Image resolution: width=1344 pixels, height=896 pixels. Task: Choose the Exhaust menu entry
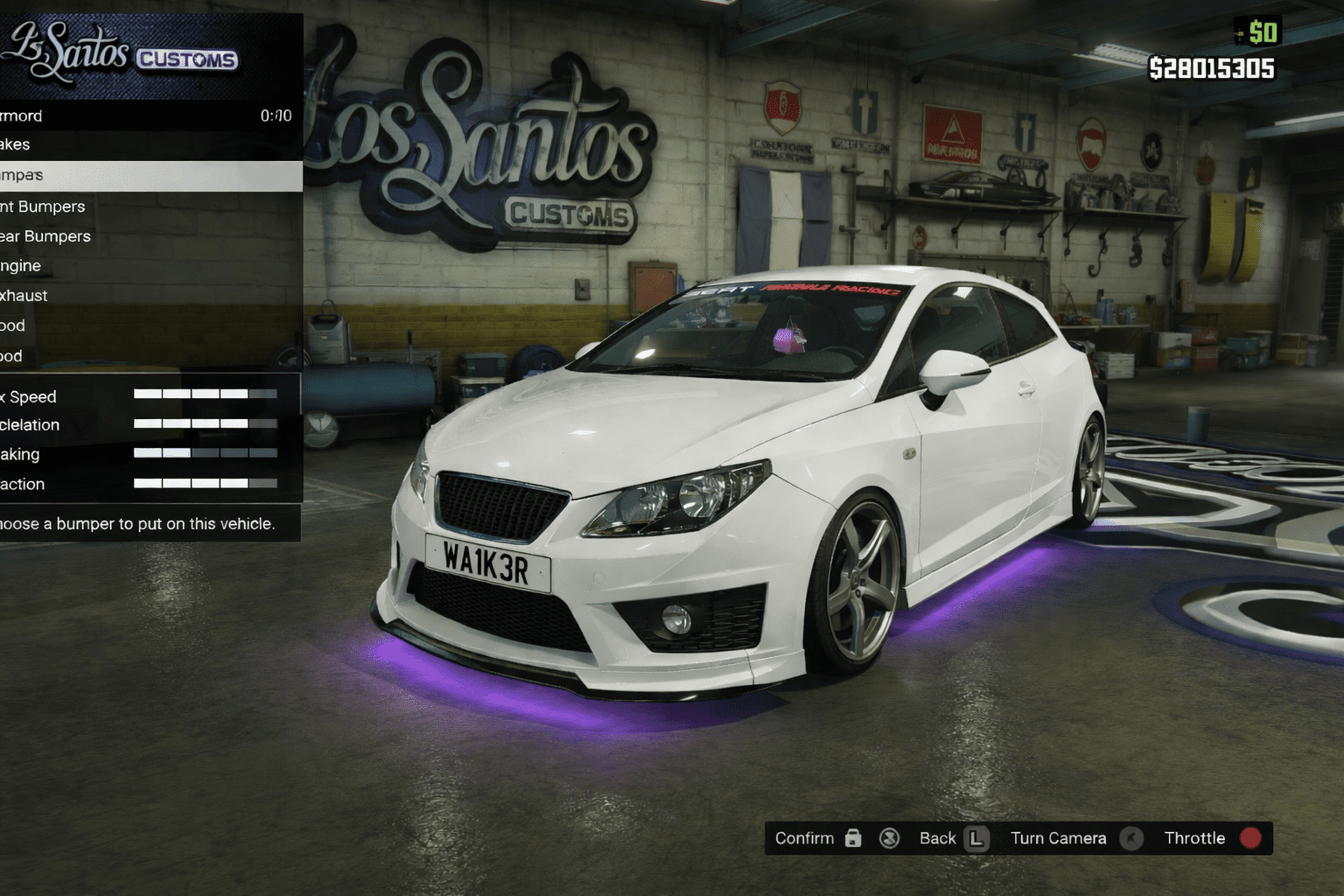click(131, 296)
